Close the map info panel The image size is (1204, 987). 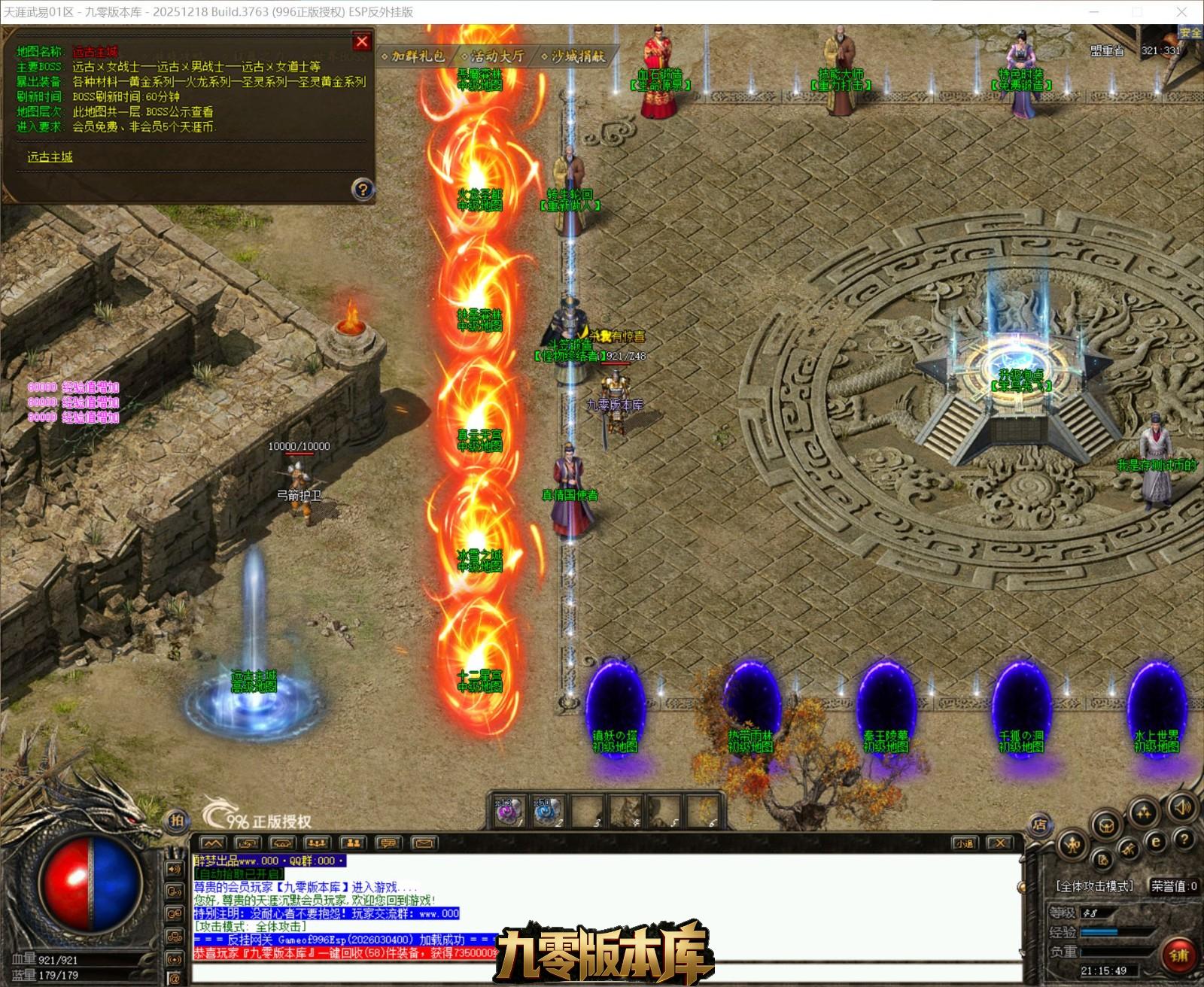362,42
